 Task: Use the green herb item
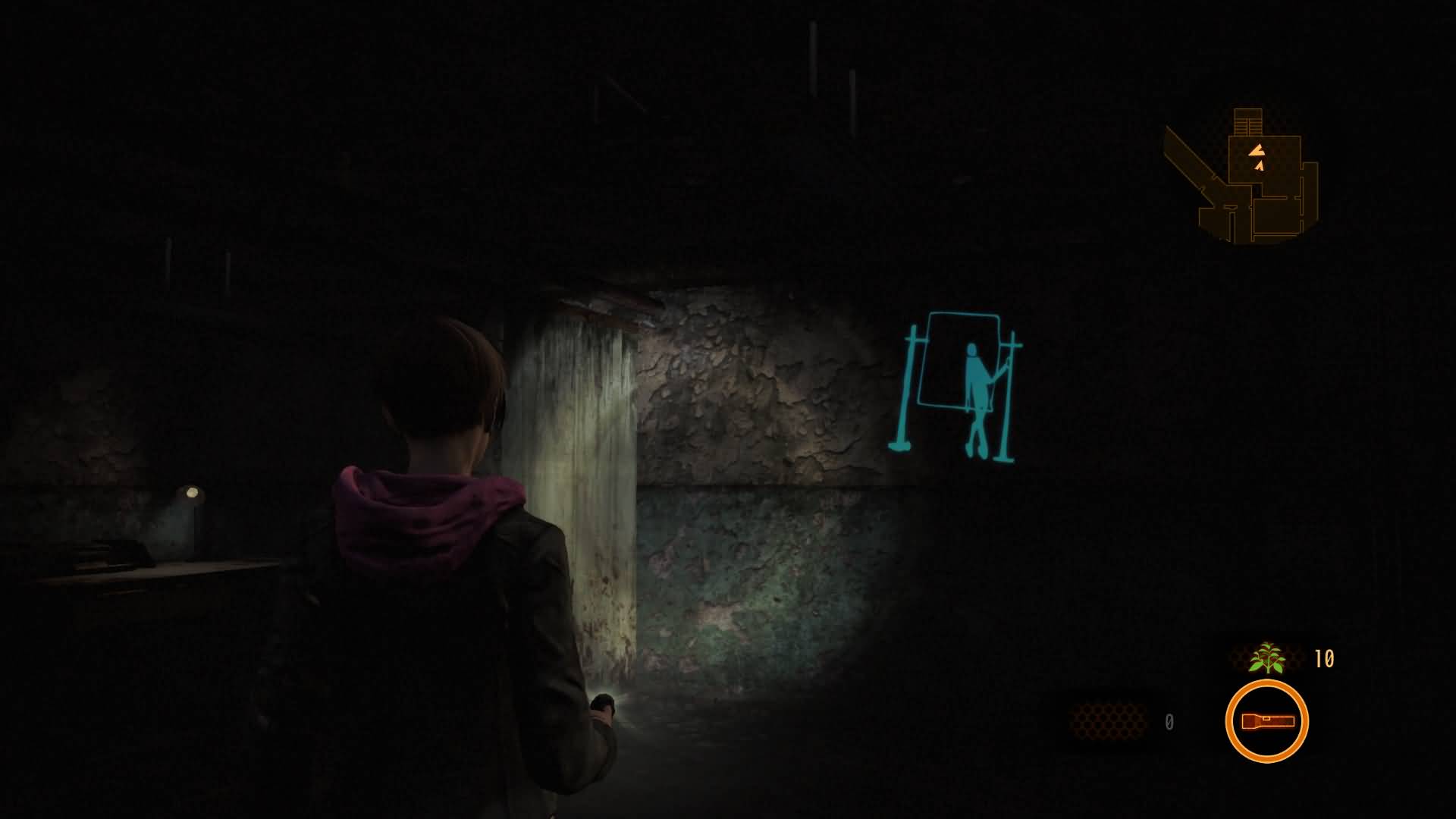tap(1267, 658)
